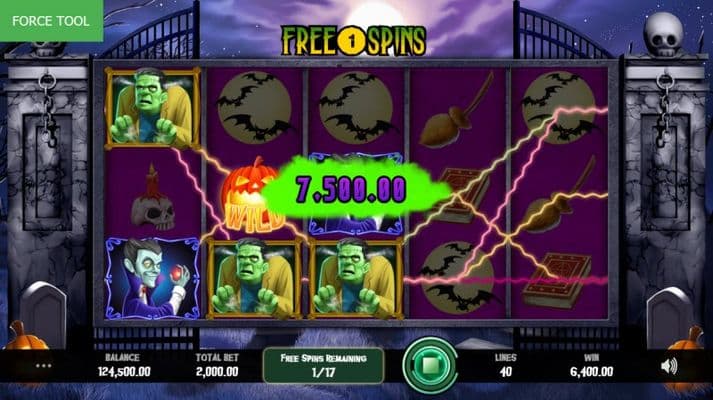Image resolution: width=713 pixels, height=400 pixels.
Task: Open the three-dot options menu
Action: click(43, 366)
